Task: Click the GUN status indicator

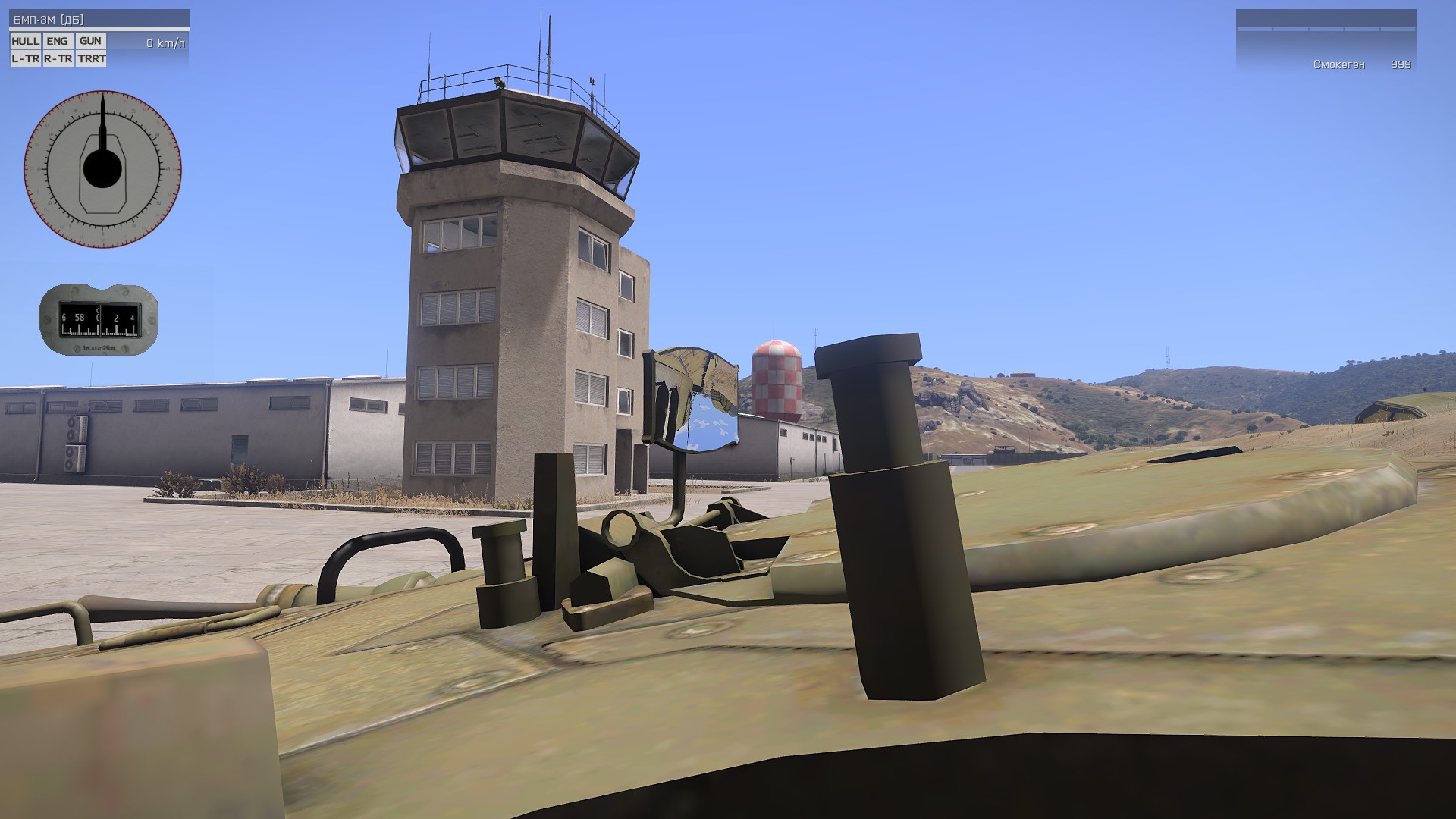Action: [x=90, y=42]
